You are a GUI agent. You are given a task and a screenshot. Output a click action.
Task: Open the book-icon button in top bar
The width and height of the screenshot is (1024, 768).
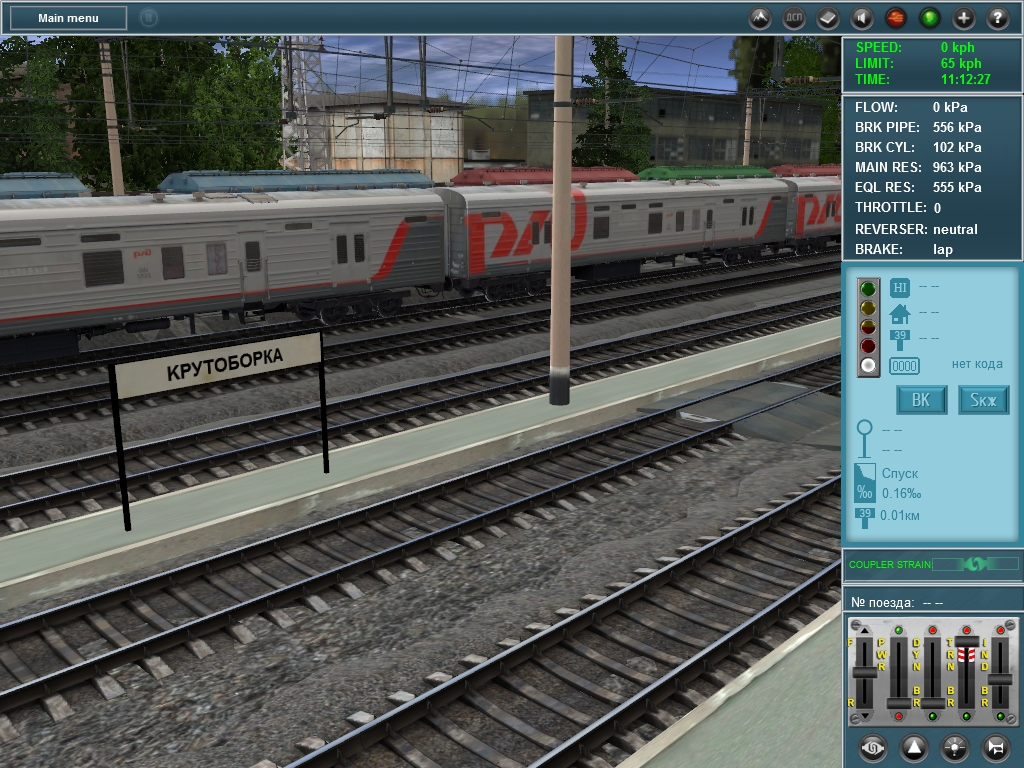coord(828,18)
